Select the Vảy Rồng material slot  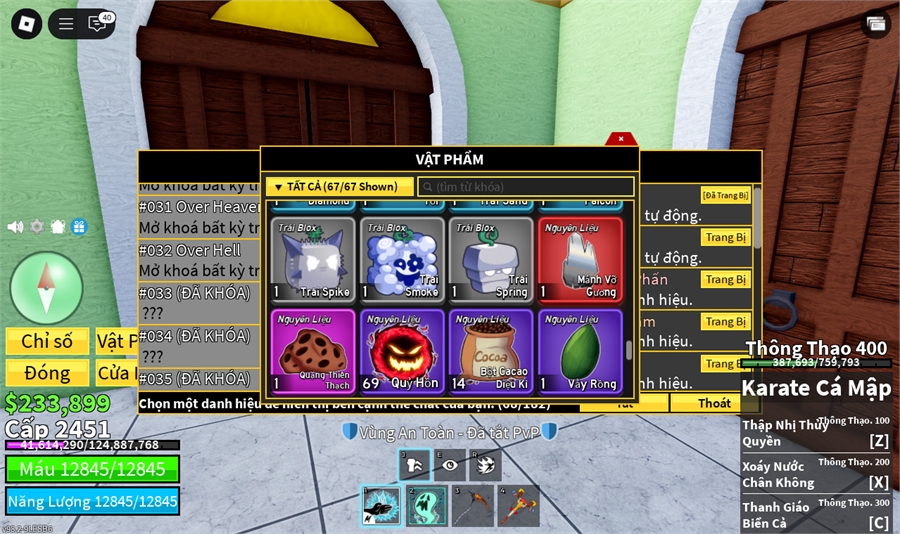pos(580,351)
